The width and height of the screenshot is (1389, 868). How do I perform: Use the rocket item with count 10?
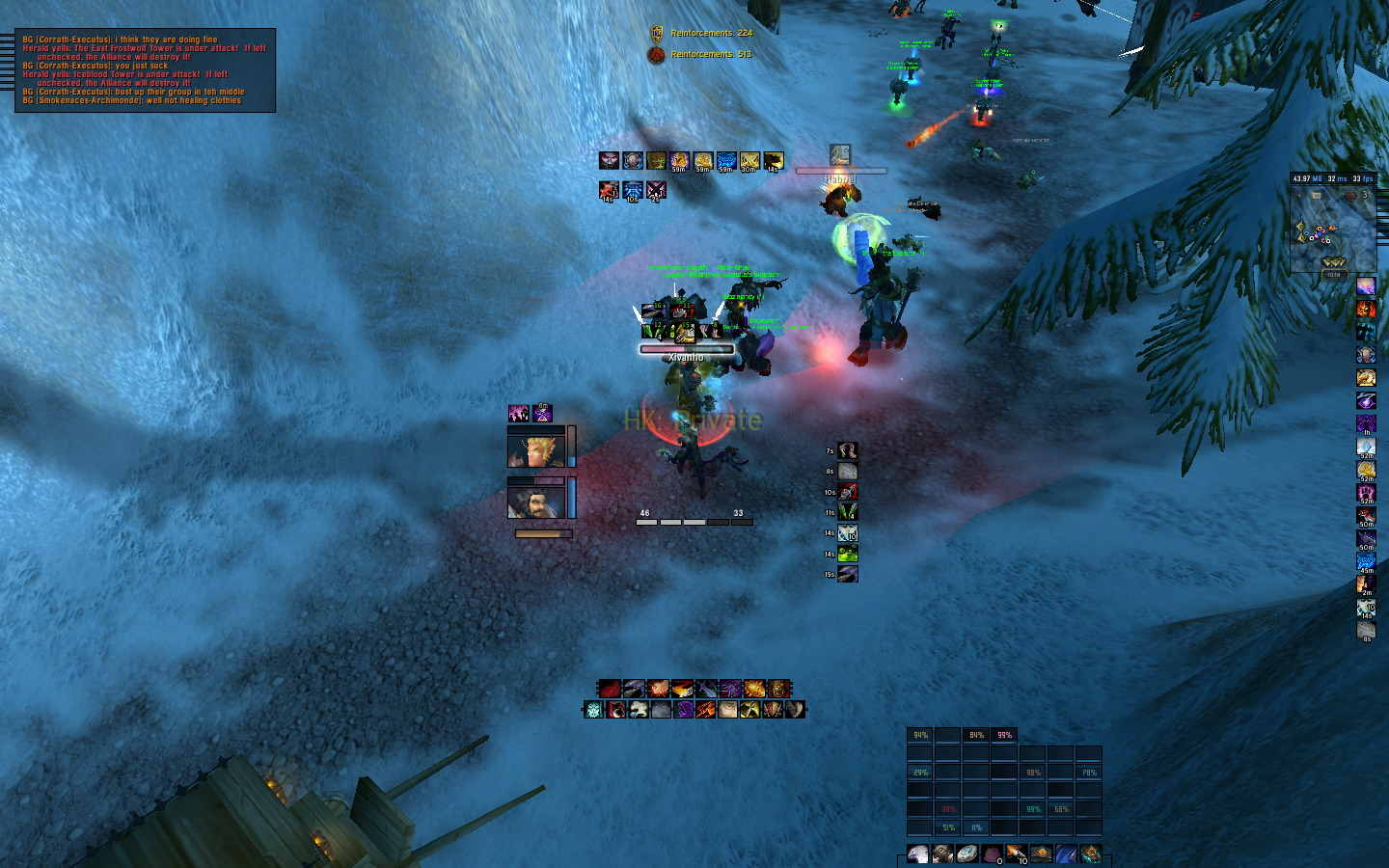coord(1017,854)
